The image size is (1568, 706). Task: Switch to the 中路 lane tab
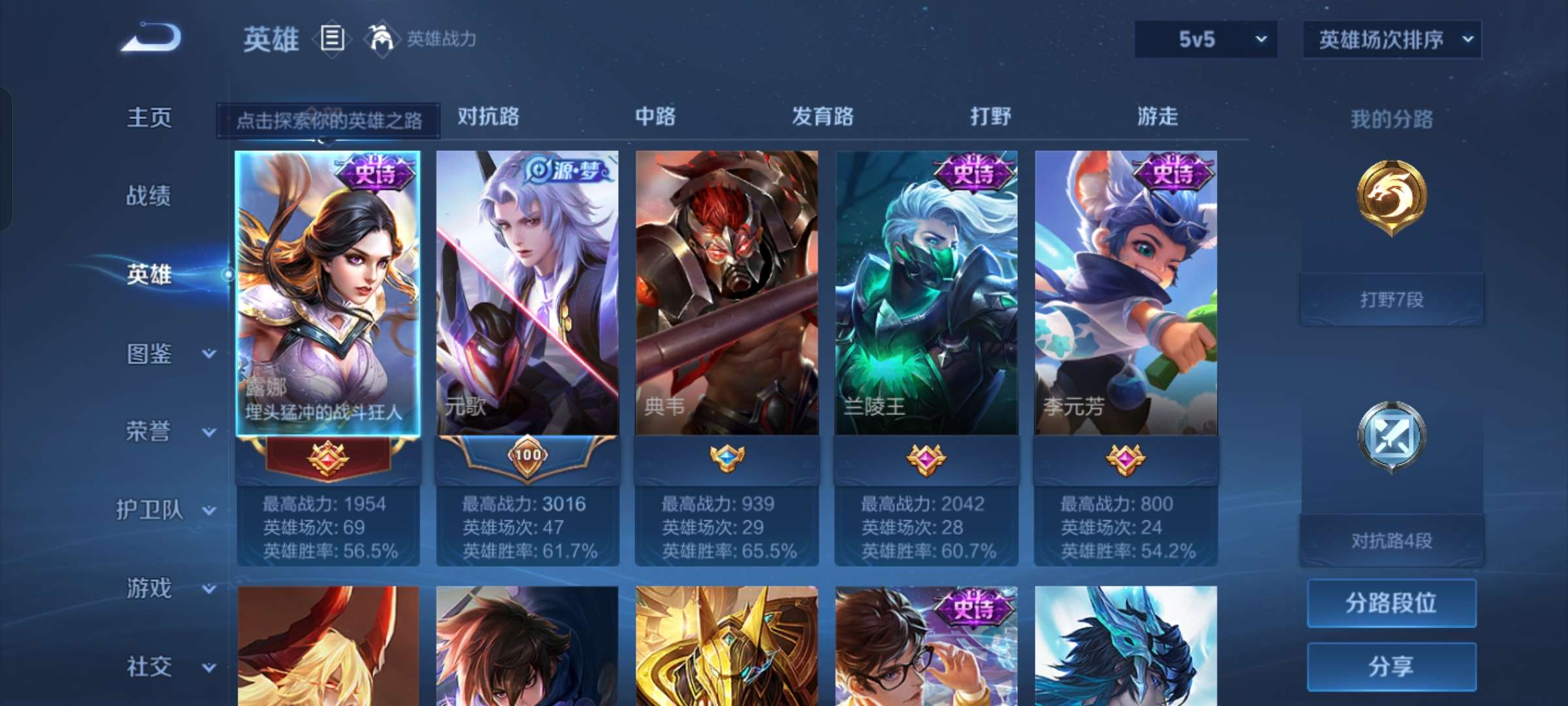tap(655, 118)
